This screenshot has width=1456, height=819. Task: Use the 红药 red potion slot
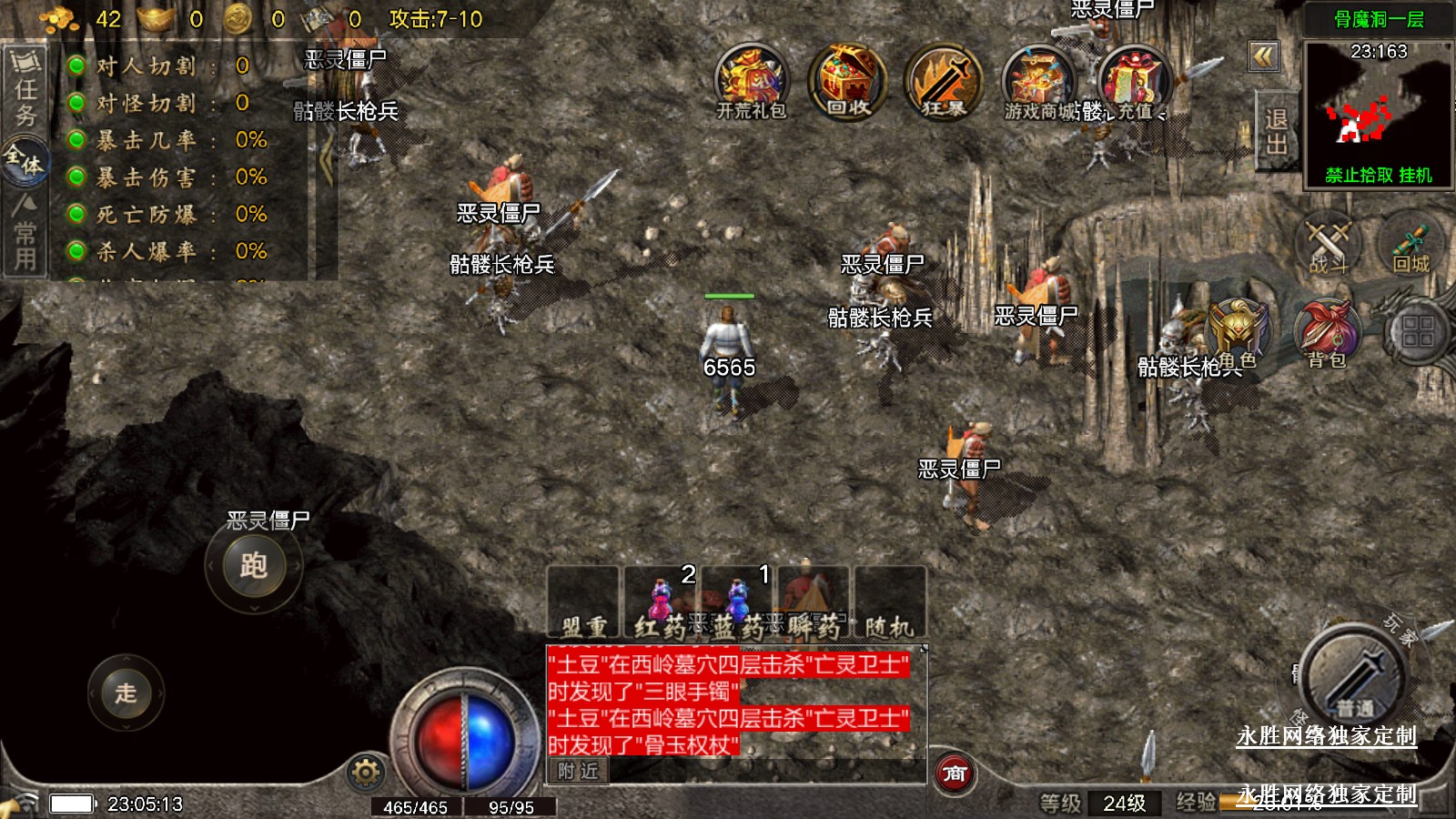click(x=662, y=603)
